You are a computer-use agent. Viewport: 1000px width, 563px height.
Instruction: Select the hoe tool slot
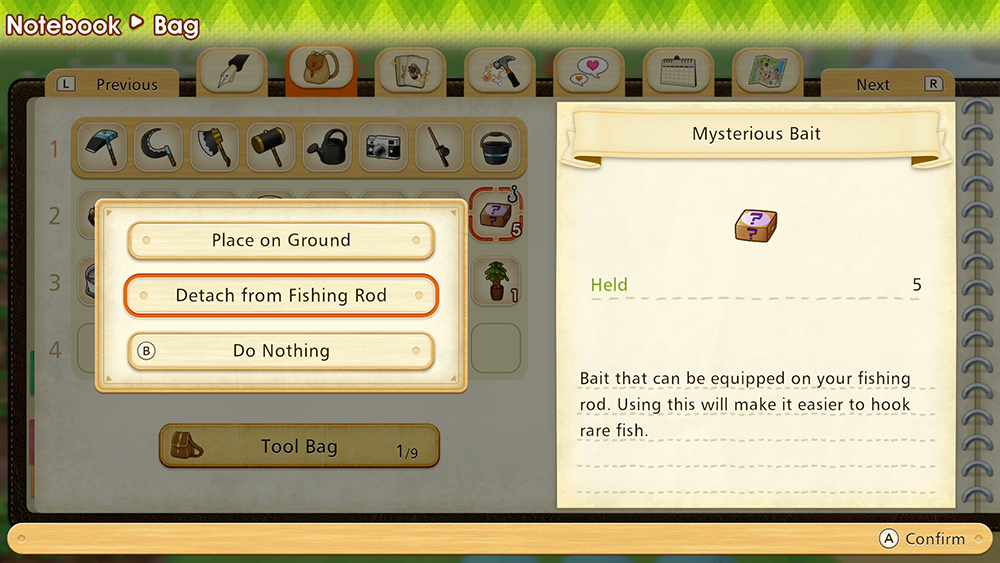click(104, 148)
